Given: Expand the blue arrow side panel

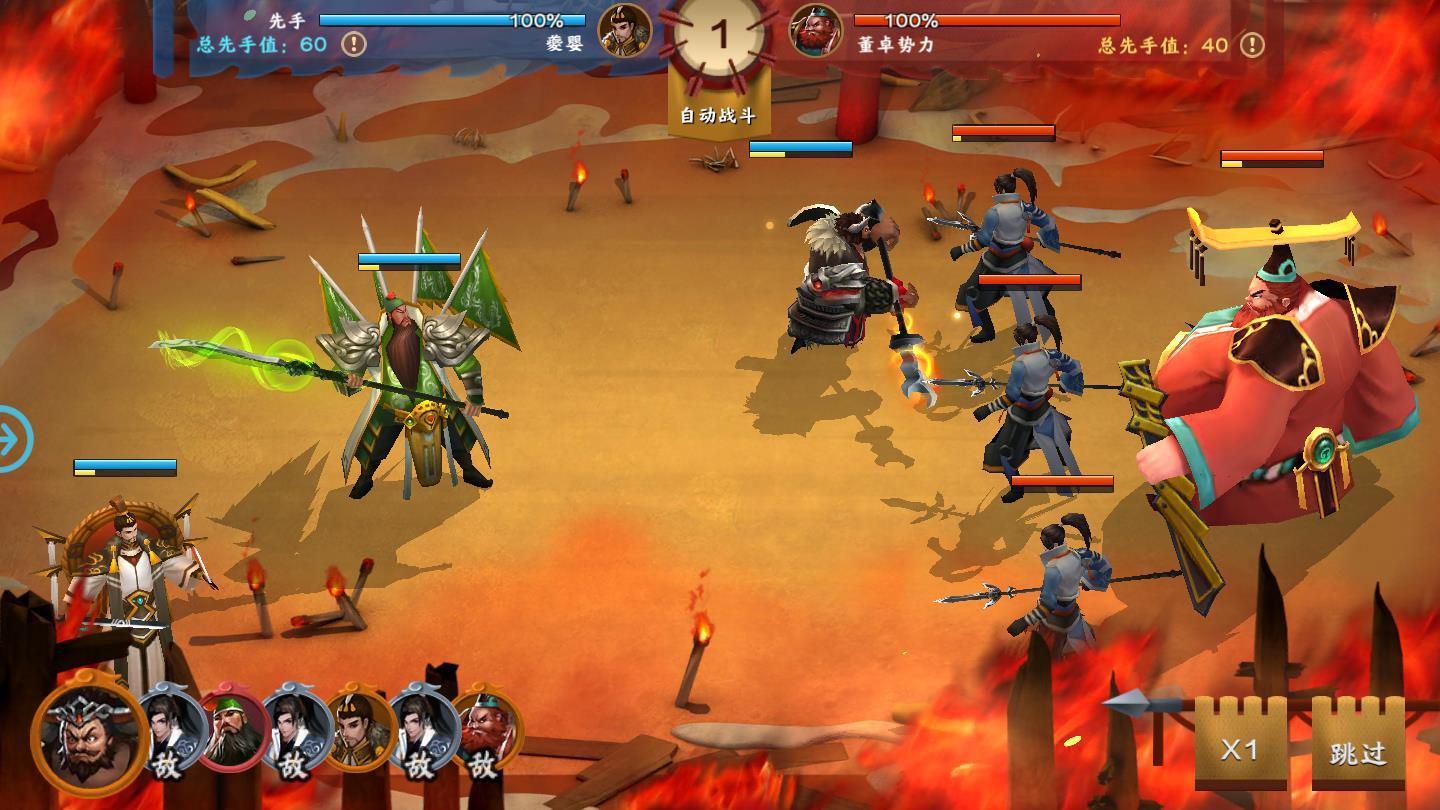Looking at the screenshot, I should coord(14,438).
